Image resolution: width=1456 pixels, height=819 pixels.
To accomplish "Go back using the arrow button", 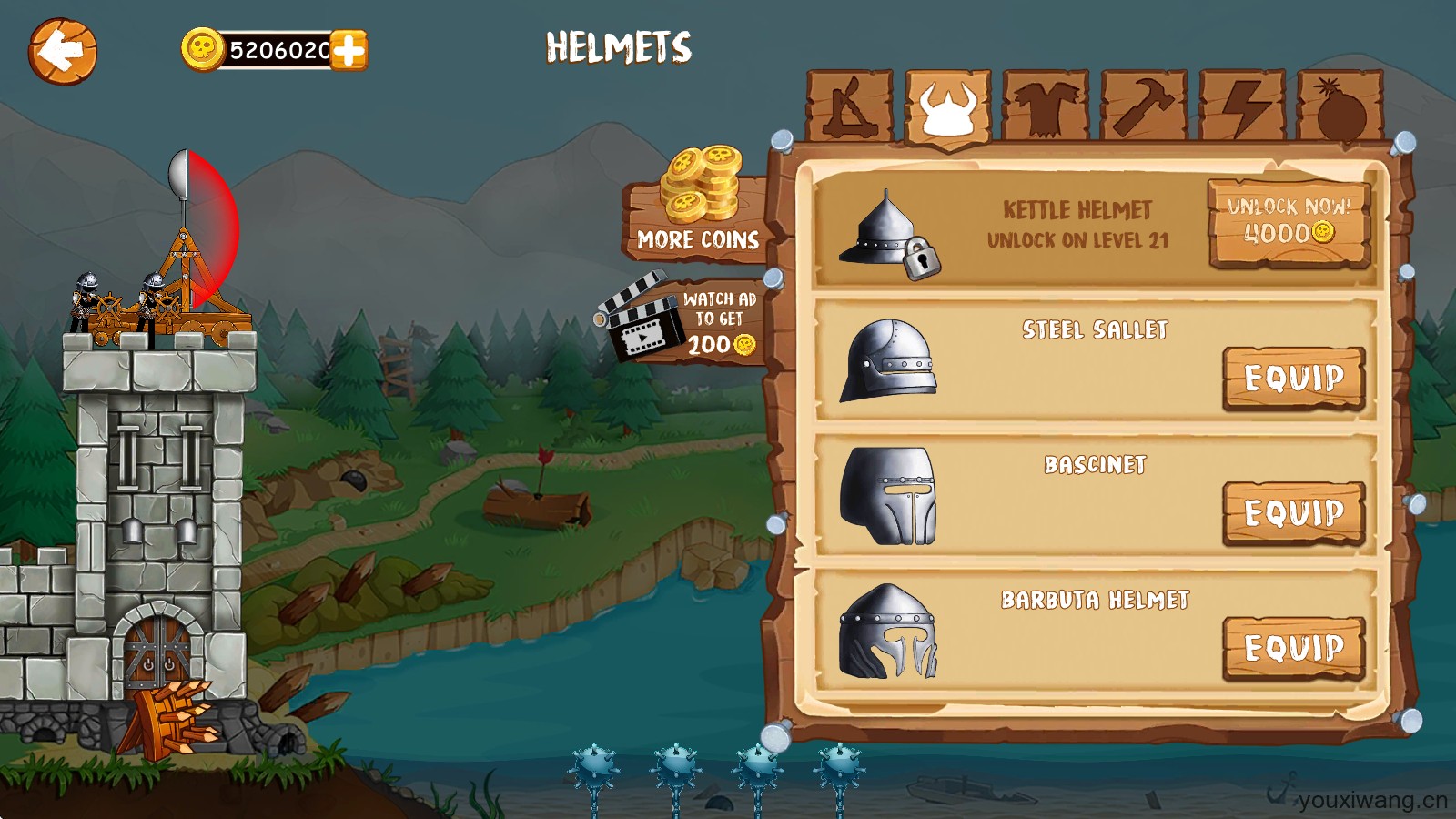I will pos(62,52).
